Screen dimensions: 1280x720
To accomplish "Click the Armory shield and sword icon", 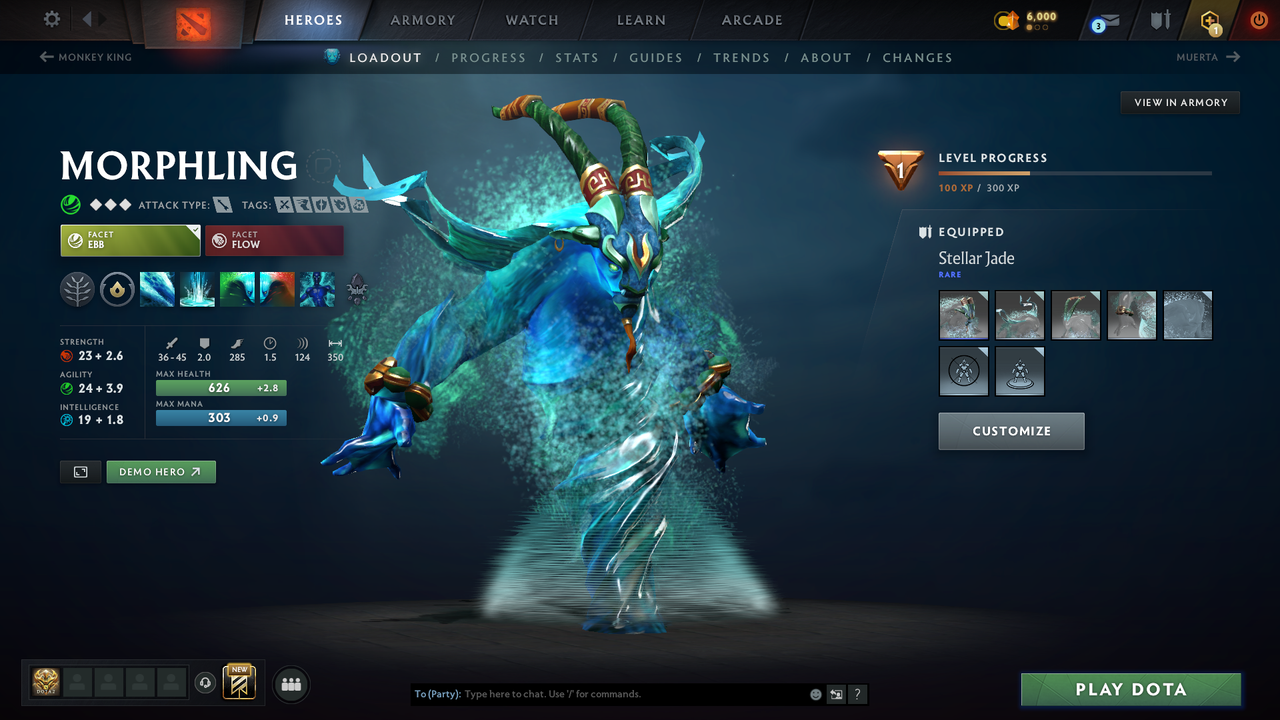I will tap(1161, 20).
